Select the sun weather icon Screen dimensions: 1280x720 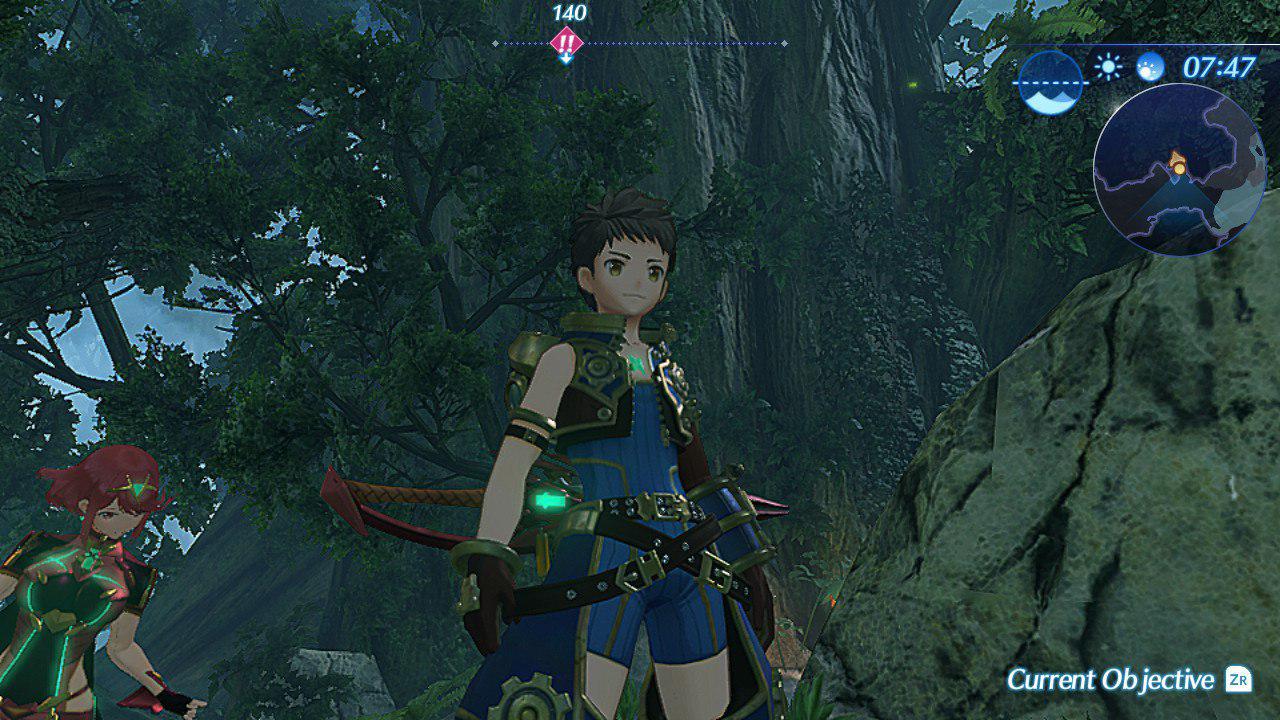point(1108,67)
